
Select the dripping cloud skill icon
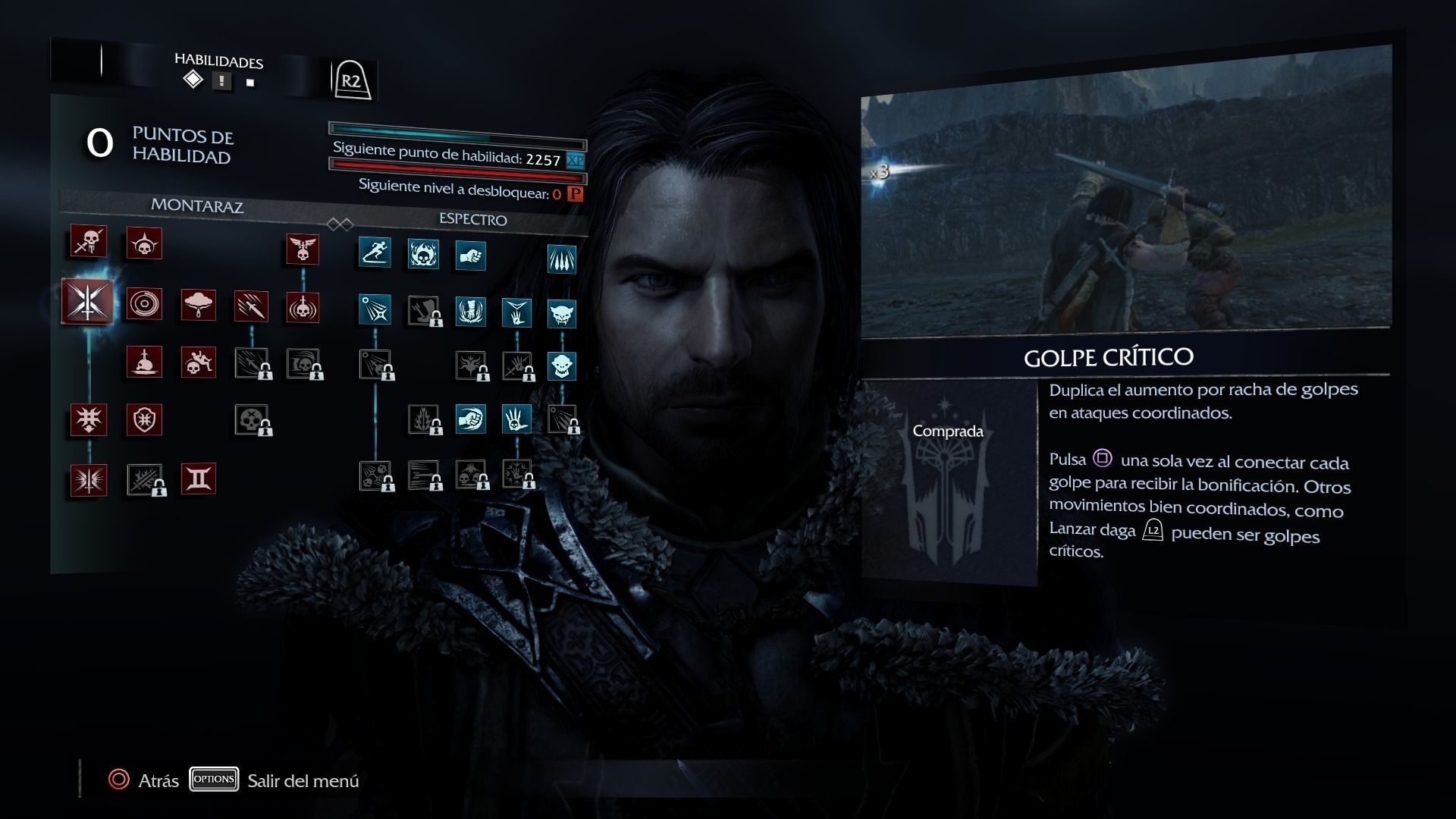click(198, 305)
